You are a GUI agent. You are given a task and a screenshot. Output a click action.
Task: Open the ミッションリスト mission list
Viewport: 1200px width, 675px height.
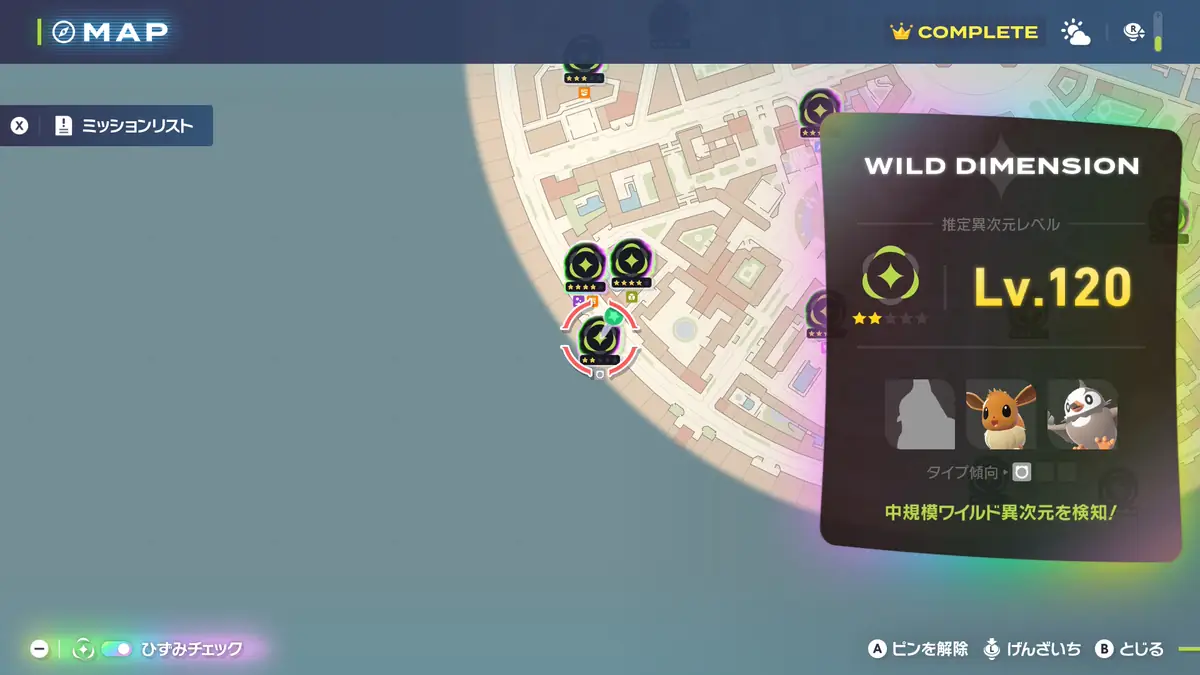107,126
